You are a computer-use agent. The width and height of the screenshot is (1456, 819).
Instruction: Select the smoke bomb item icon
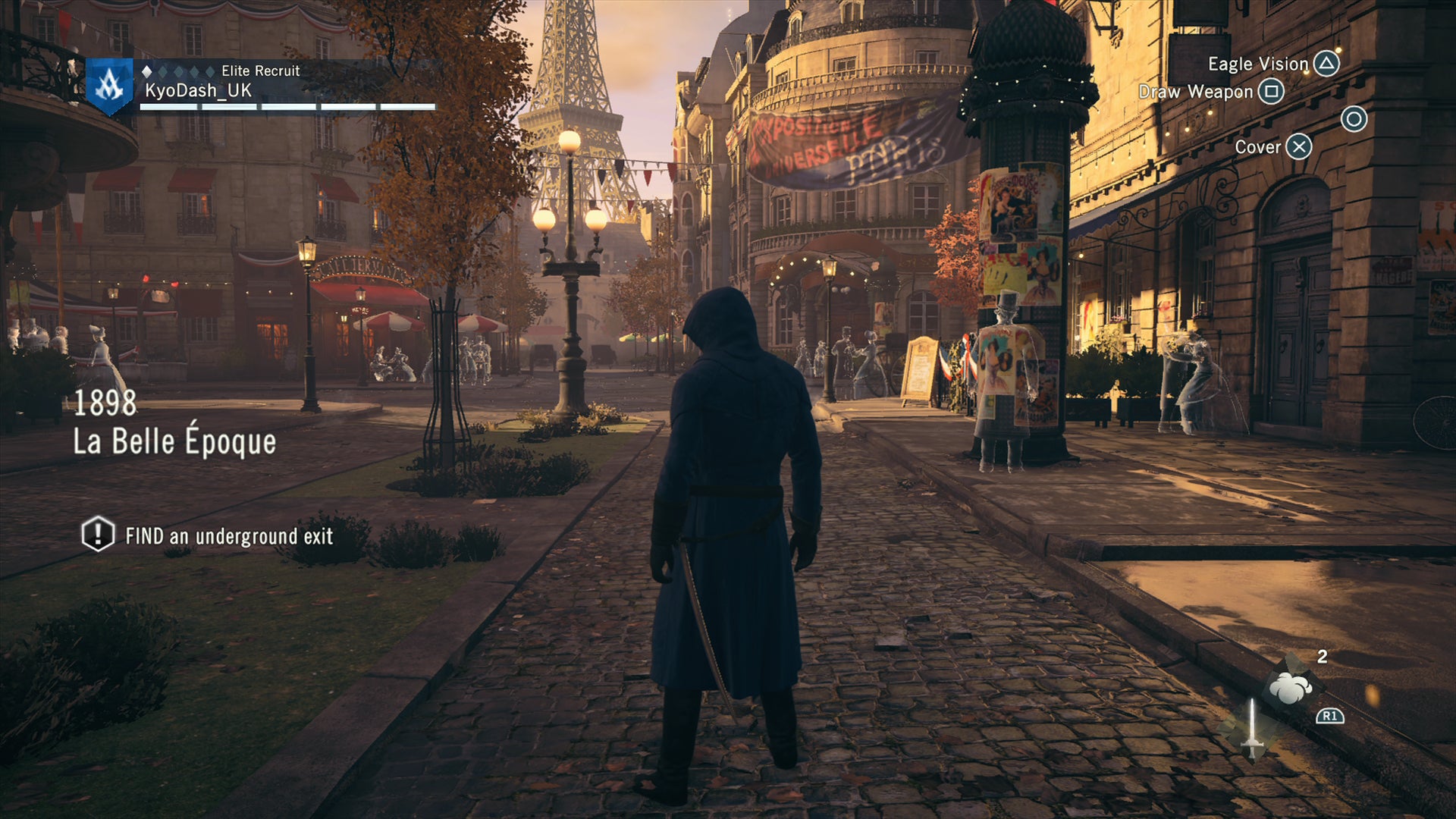click(x=1290, y=688)
